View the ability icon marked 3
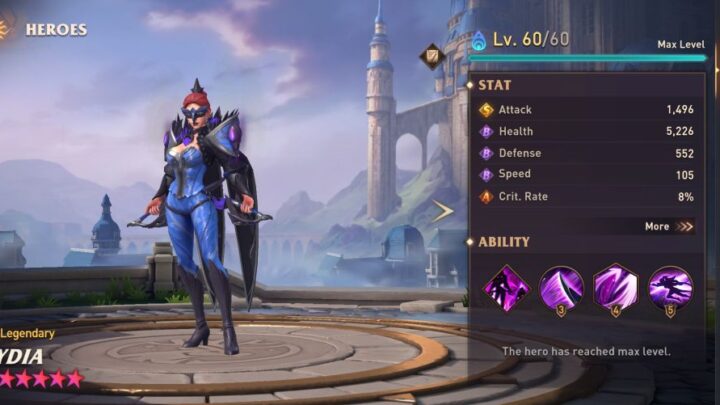Screen dimensions: 720x405 point(561,288)
